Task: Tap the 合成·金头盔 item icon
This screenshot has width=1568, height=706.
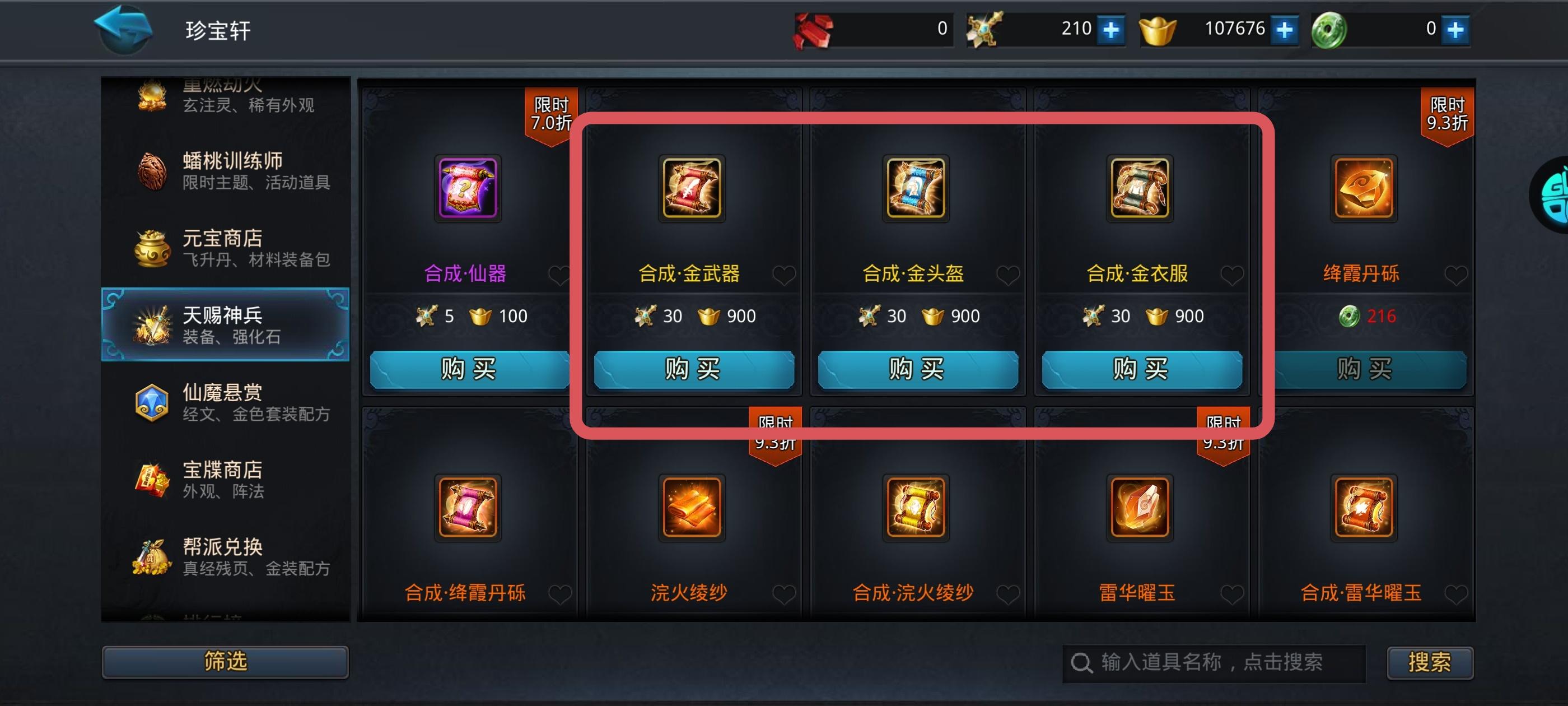Action: [x=917, y=189]
